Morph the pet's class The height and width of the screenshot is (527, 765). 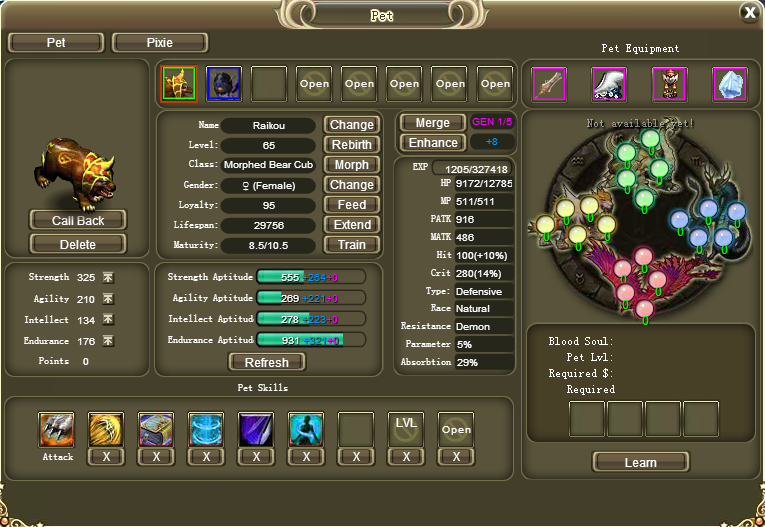coord(351,165)
